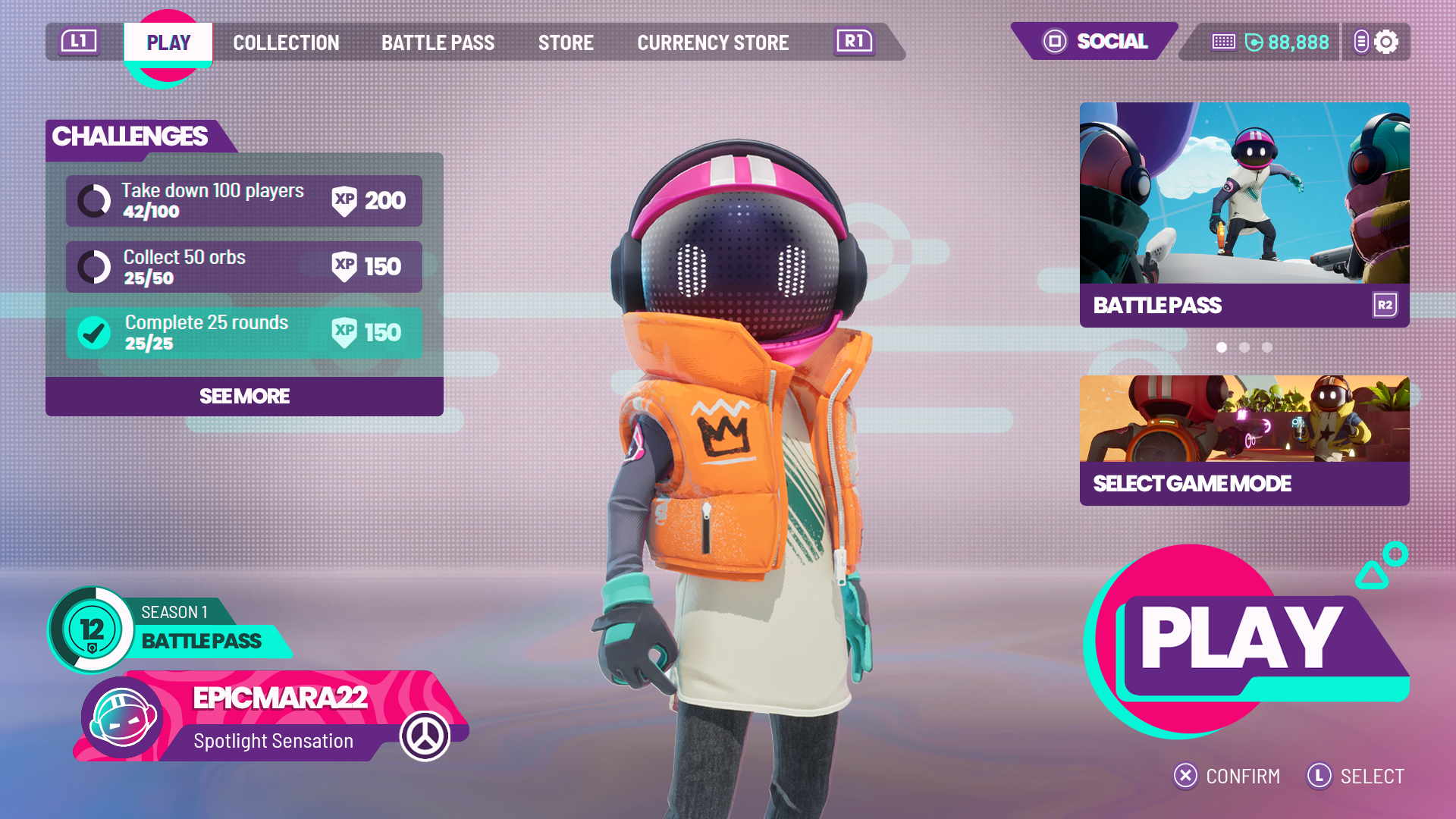Select the Currency Store tab

(713, 42)
